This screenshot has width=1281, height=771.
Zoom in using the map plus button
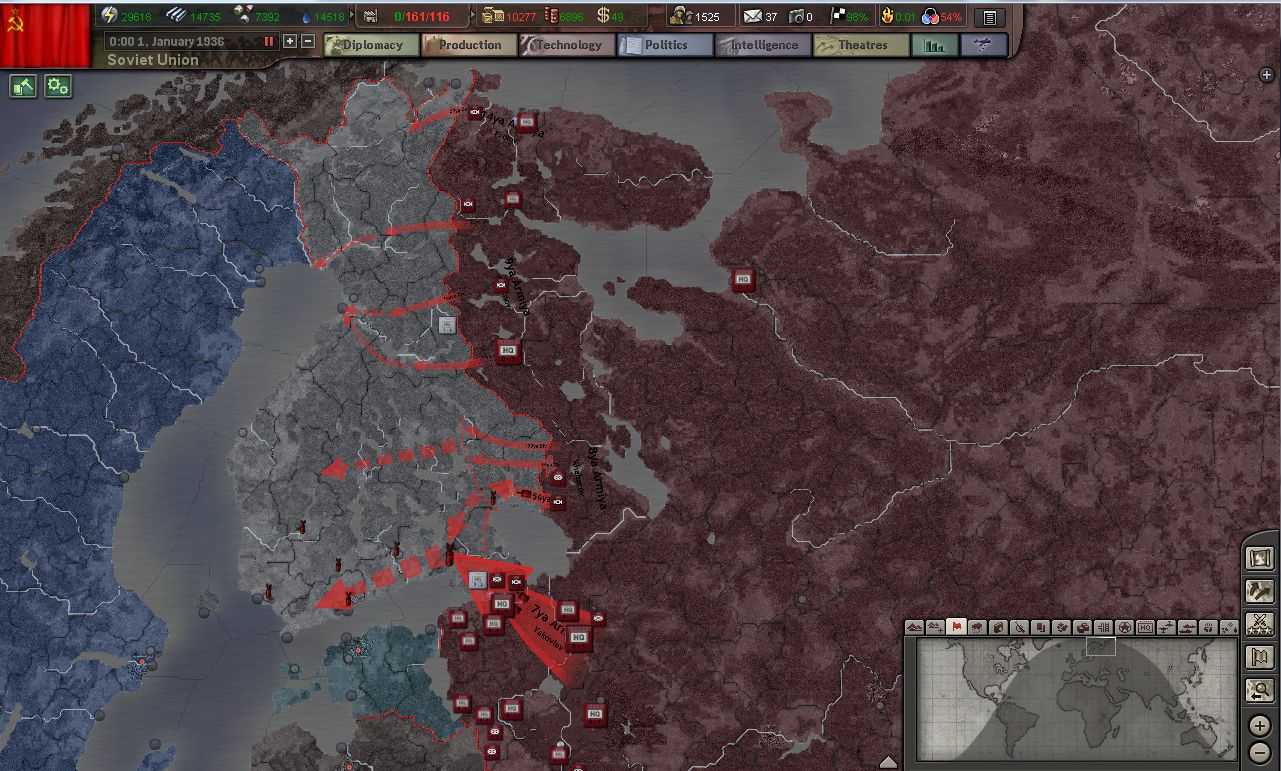1259,725
